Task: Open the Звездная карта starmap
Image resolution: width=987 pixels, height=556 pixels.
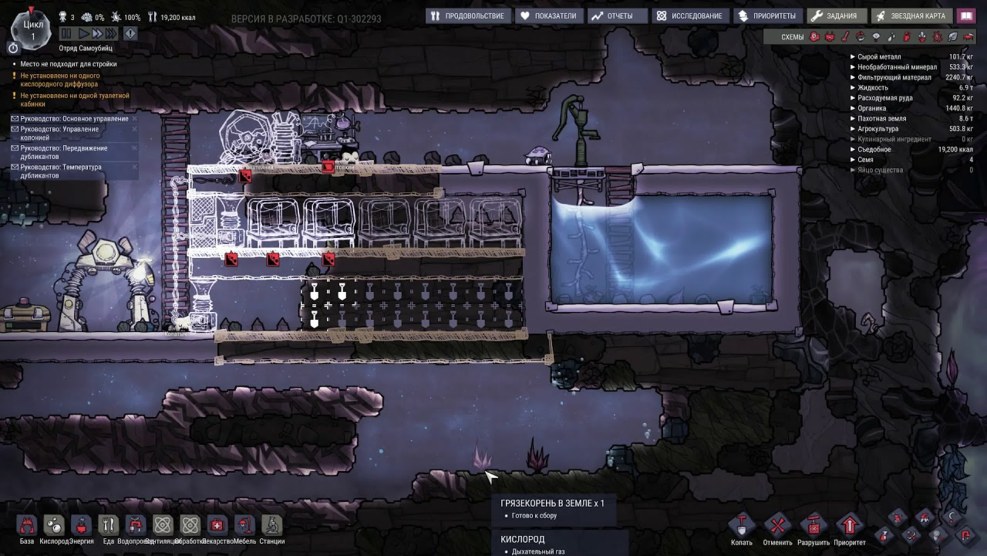Action: click(911, 16)
